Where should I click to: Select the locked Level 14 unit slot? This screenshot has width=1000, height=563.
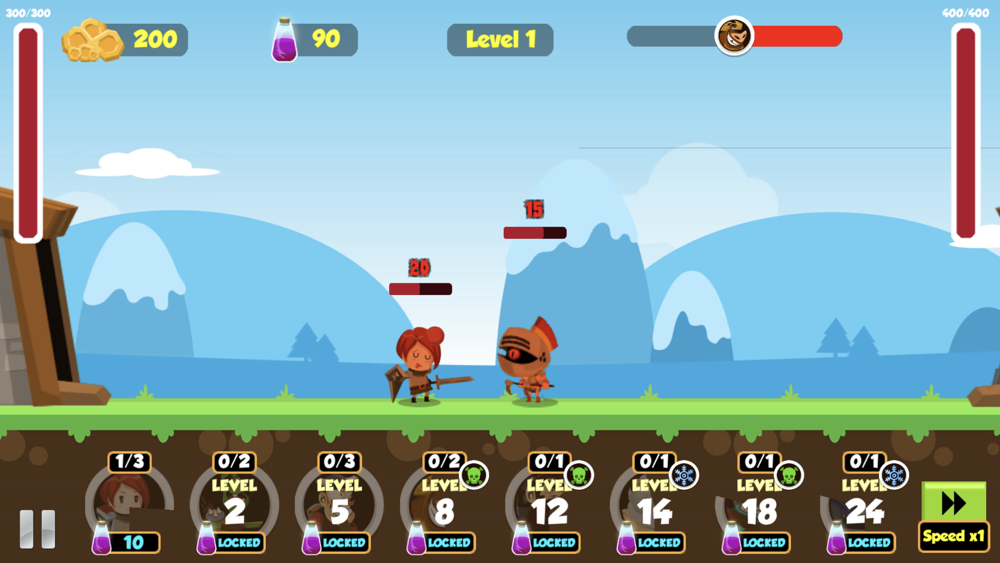(x=654, y=507)
